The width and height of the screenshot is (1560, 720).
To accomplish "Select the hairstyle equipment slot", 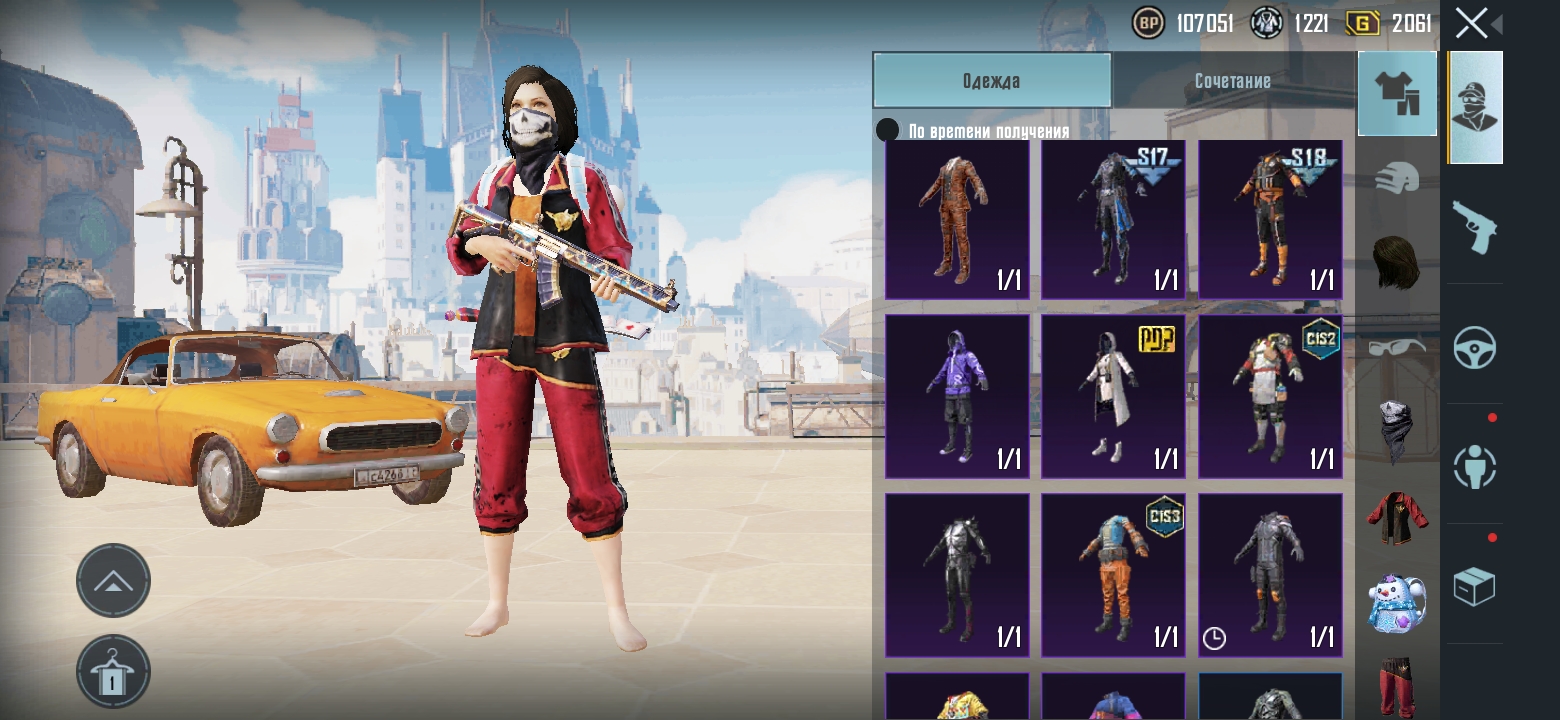I will pyautogui.click(x=1397, y=262).
